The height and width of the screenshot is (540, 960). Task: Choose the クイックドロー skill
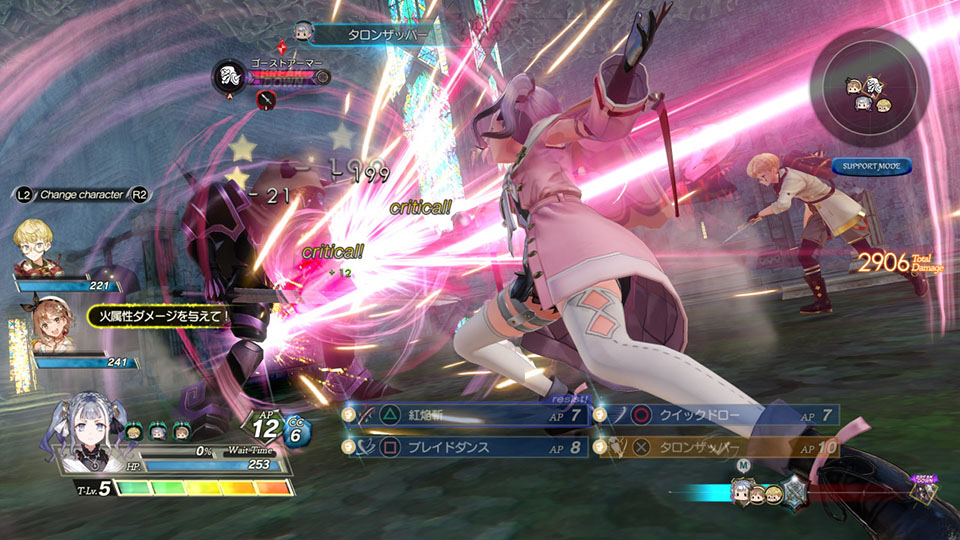[717, 415]
